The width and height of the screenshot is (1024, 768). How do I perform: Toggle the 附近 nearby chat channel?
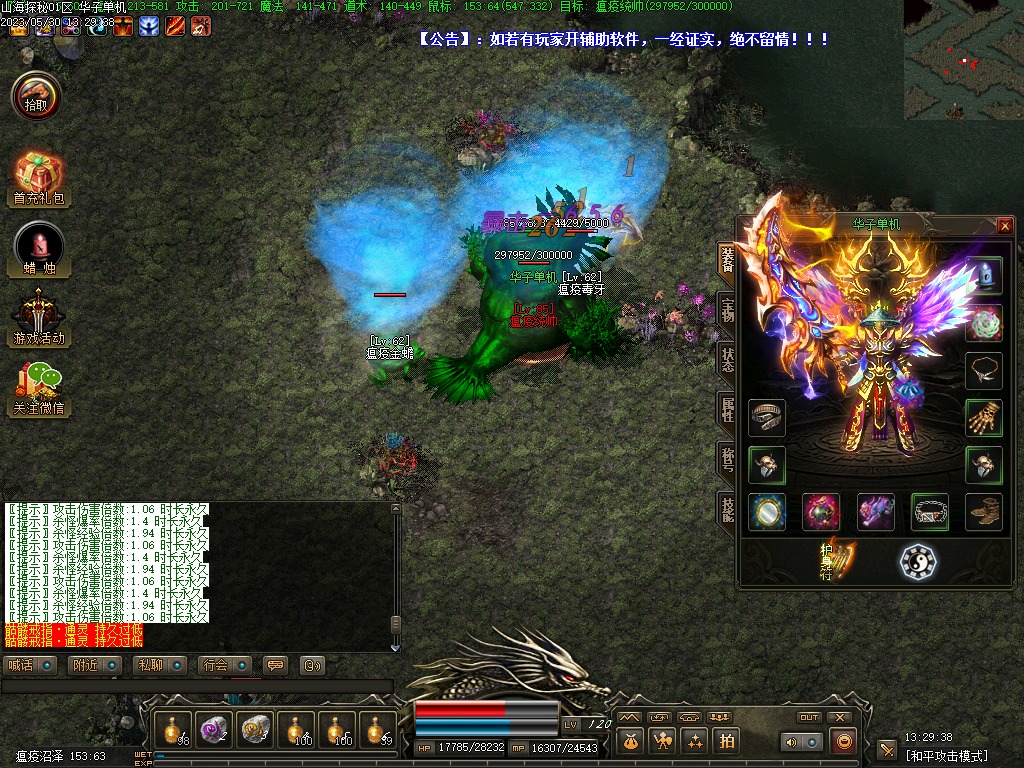pyautogui.click(x=96, y=665)
